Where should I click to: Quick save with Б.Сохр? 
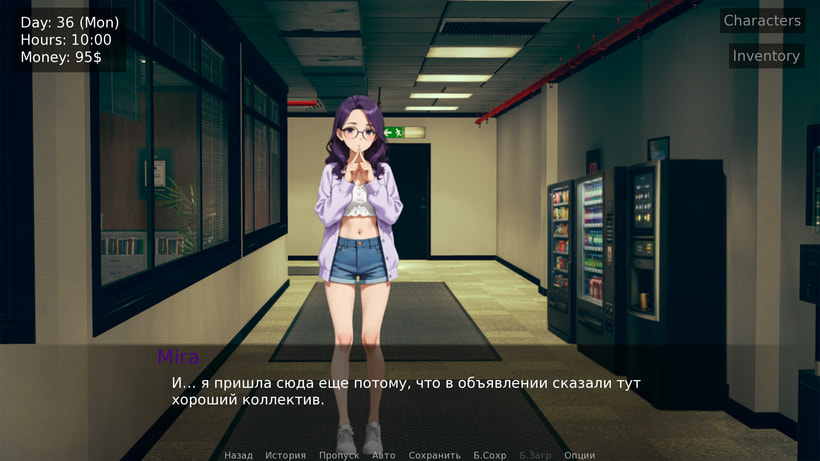click(489, 455)
